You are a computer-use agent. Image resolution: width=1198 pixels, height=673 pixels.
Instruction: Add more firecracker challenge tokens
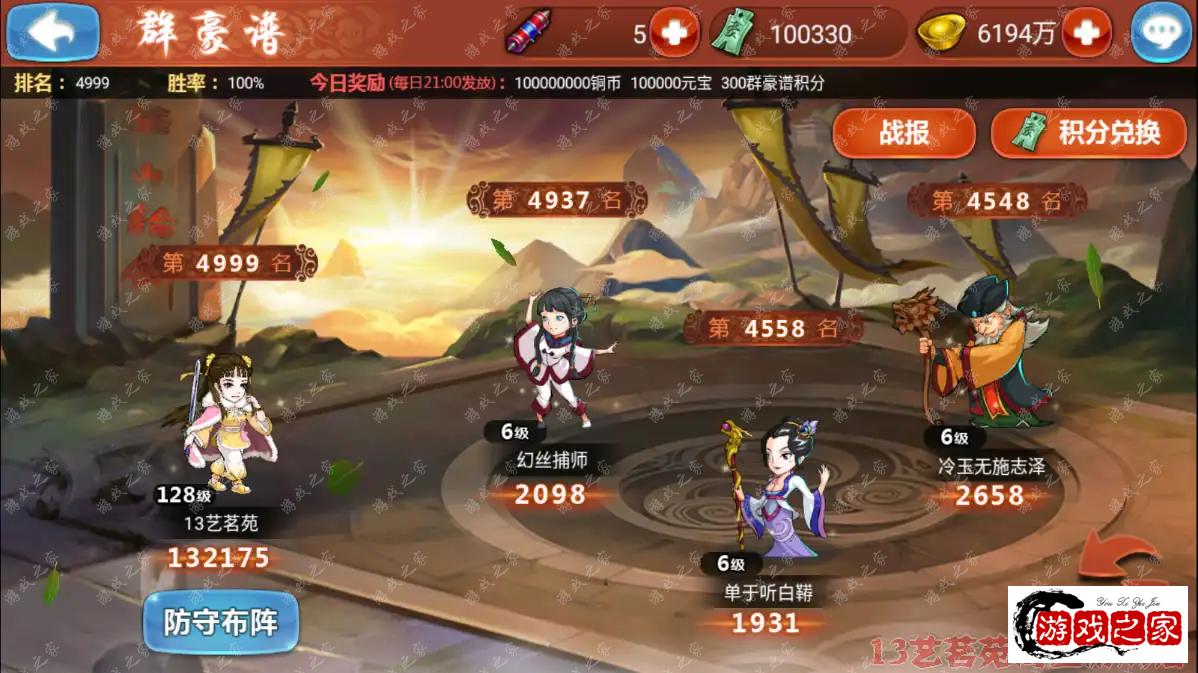(674, 34)
